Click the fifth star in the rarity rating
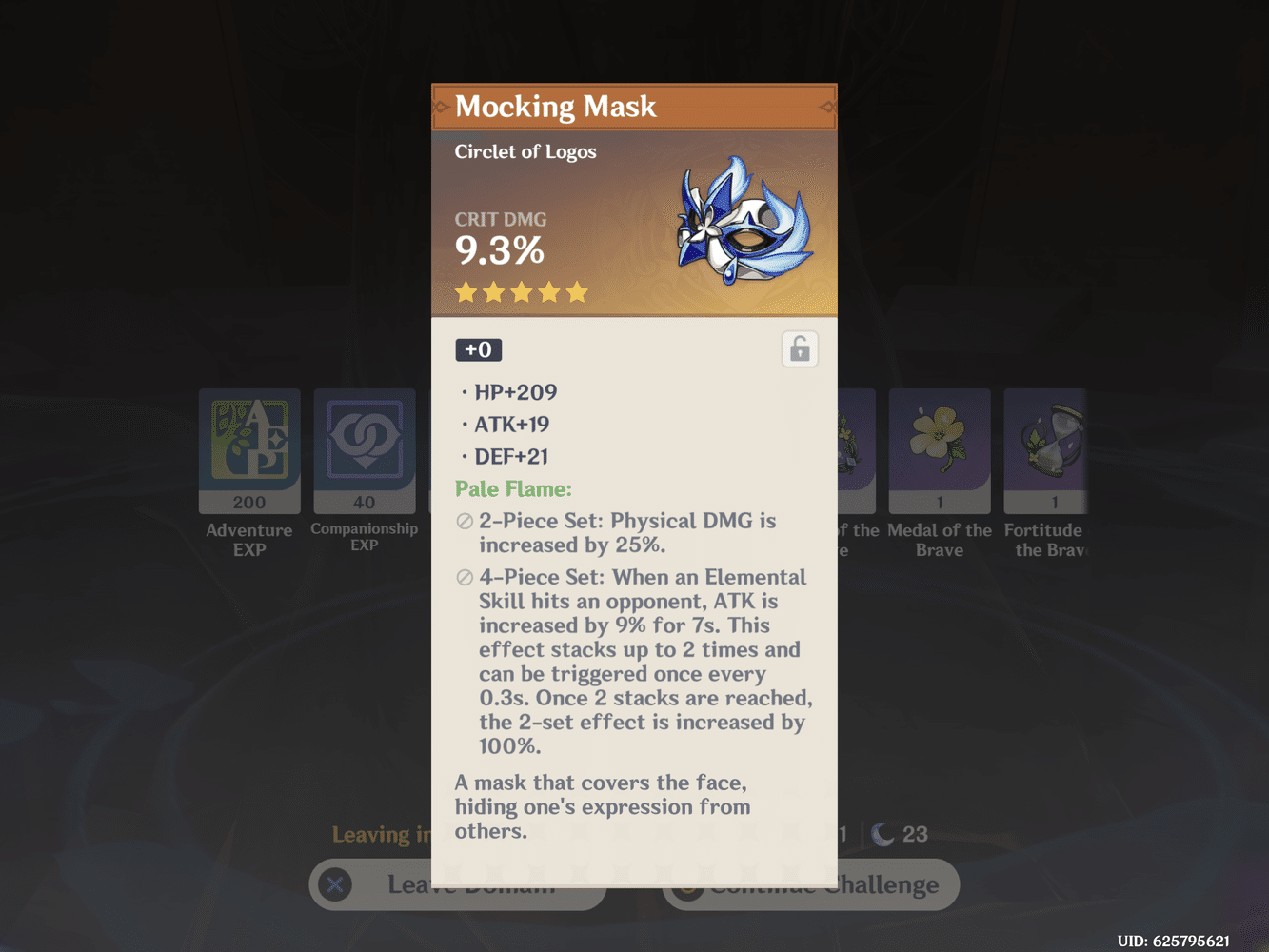 coord(579,292)
